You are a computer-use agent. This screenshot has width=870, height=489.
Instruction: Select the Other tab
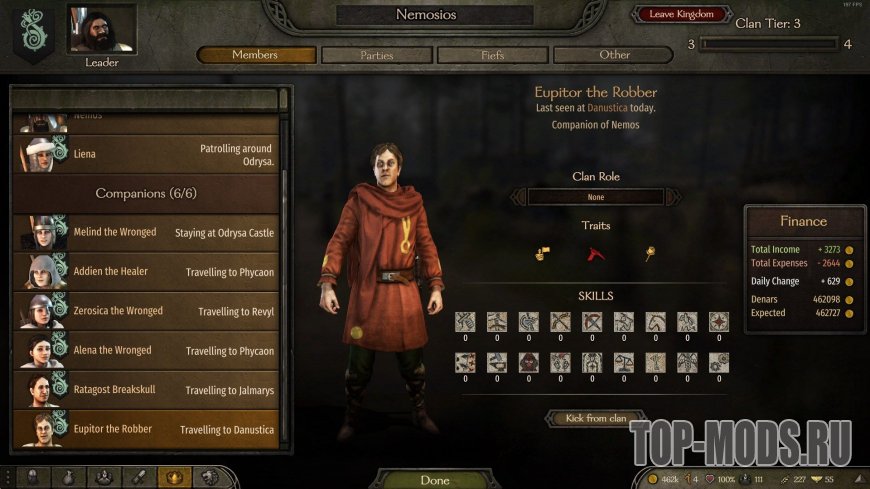(x=614, y=55)
